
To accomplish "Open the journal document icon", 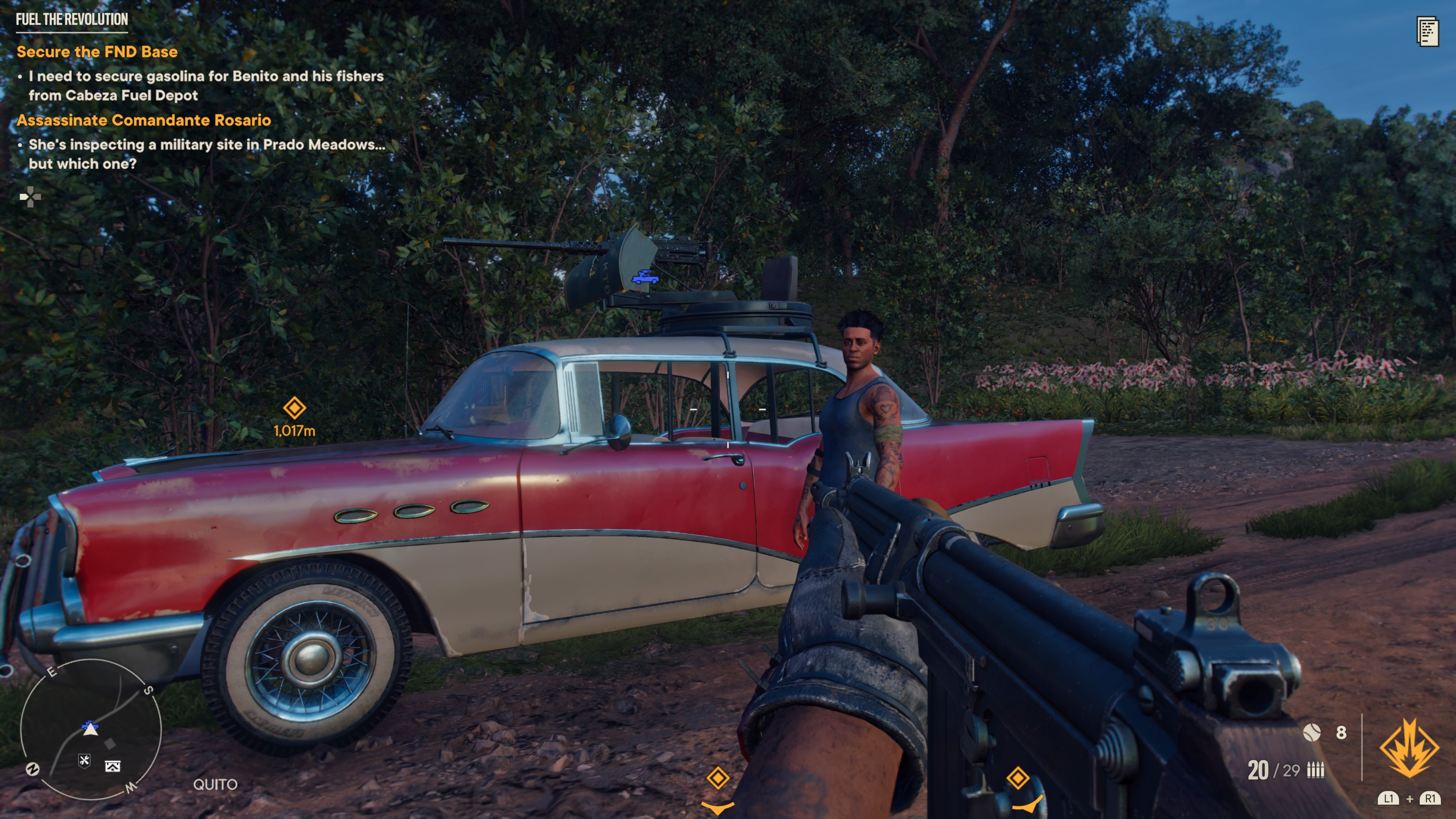I will point(1427,31).
